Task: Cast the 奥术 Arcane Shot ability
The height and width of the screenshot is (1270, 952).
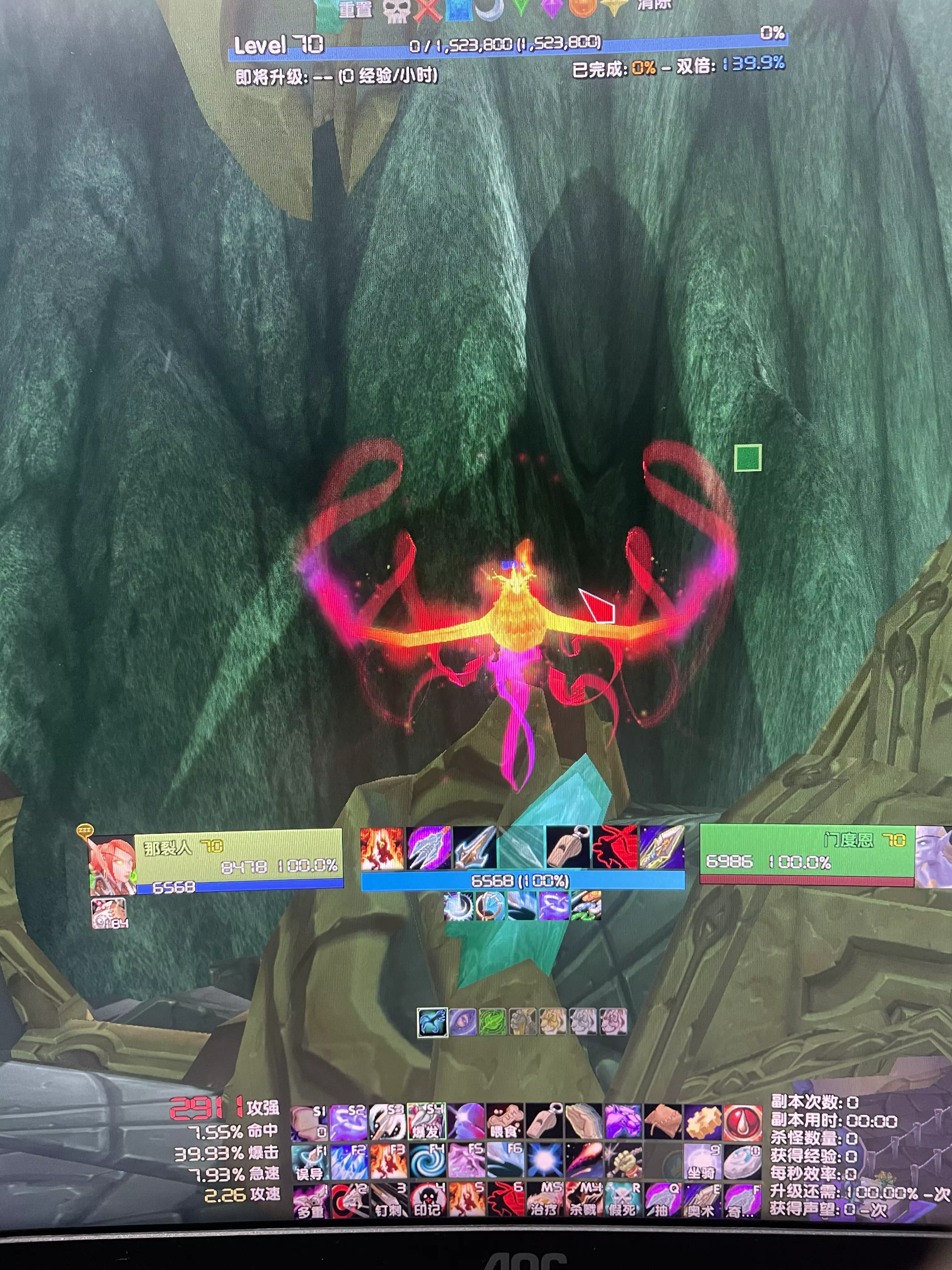Action: 701,1200
